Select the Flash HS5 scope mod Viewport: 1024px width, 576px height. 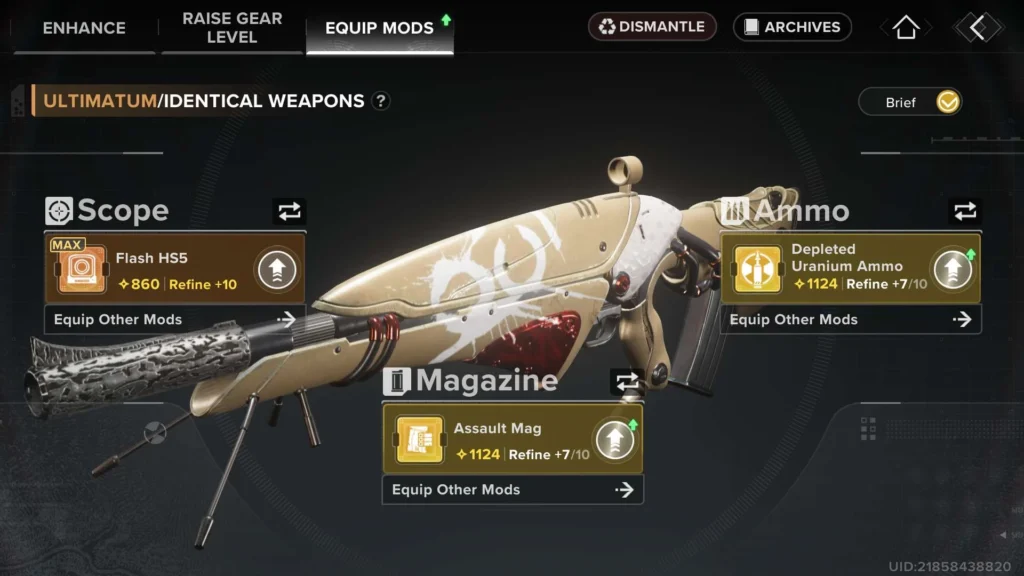click(x=150, y=270)
